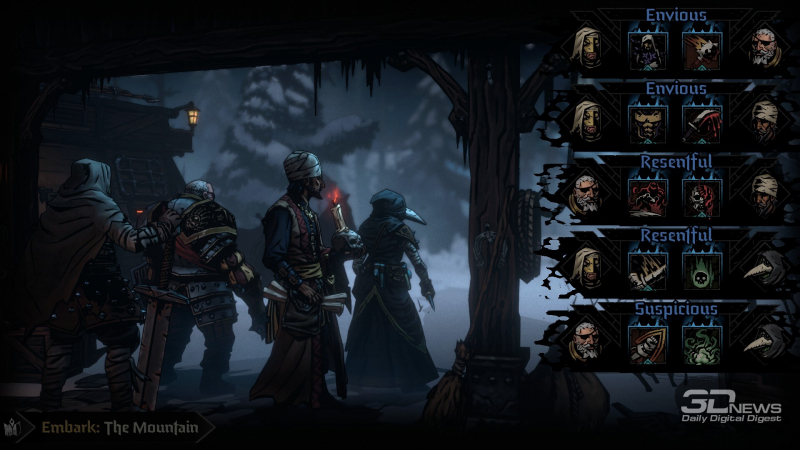The height and width of the screenshot is (450, 800).
Task: Choose the fist with shield skill icon
Action: [x=644, y=340]
